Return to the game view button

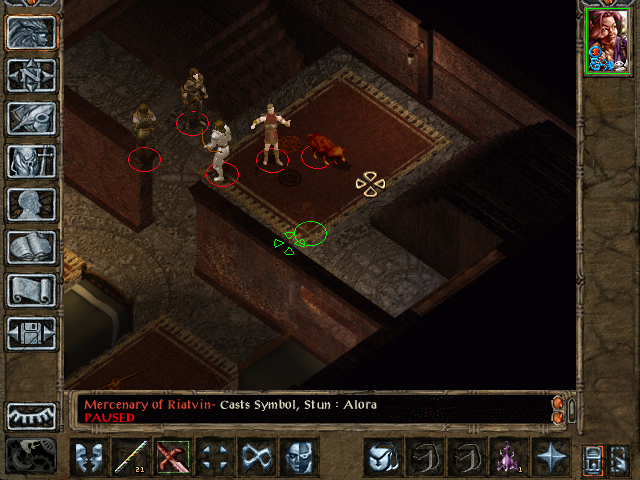32,32
